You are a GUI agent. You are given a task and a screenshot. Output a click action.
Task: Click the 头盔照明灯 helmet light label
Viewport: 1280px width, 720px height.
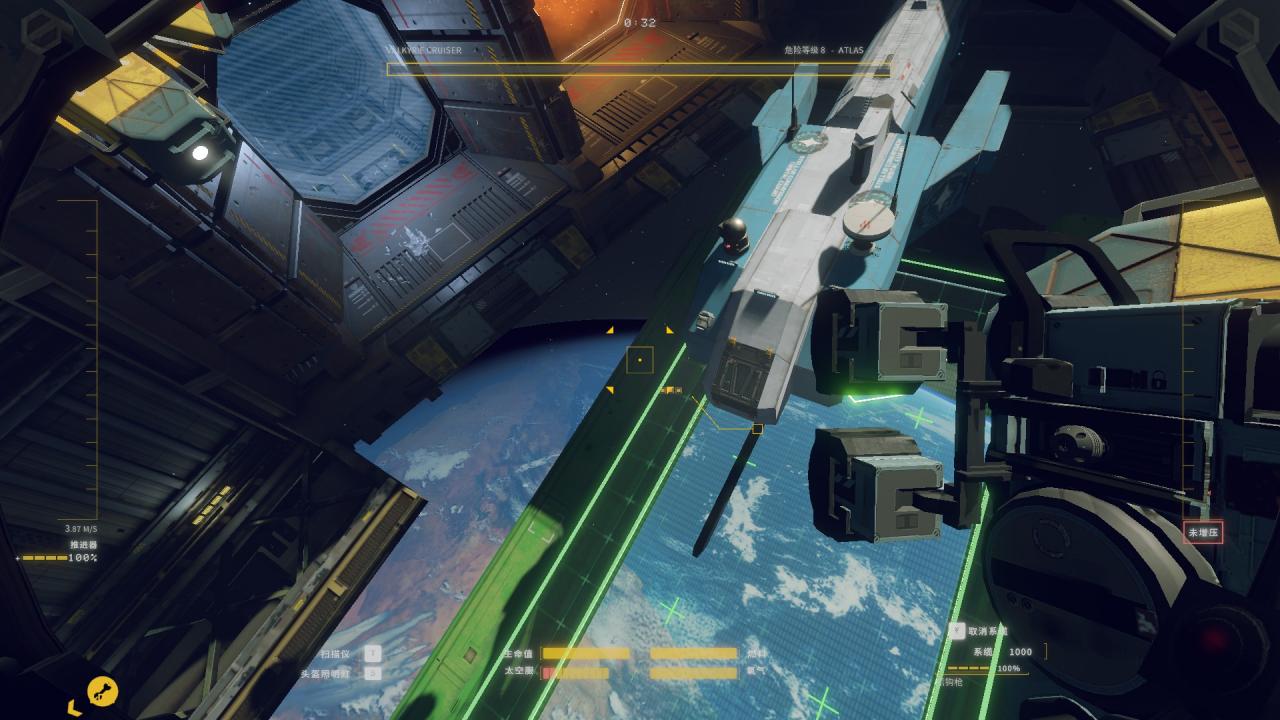point(326,674)
